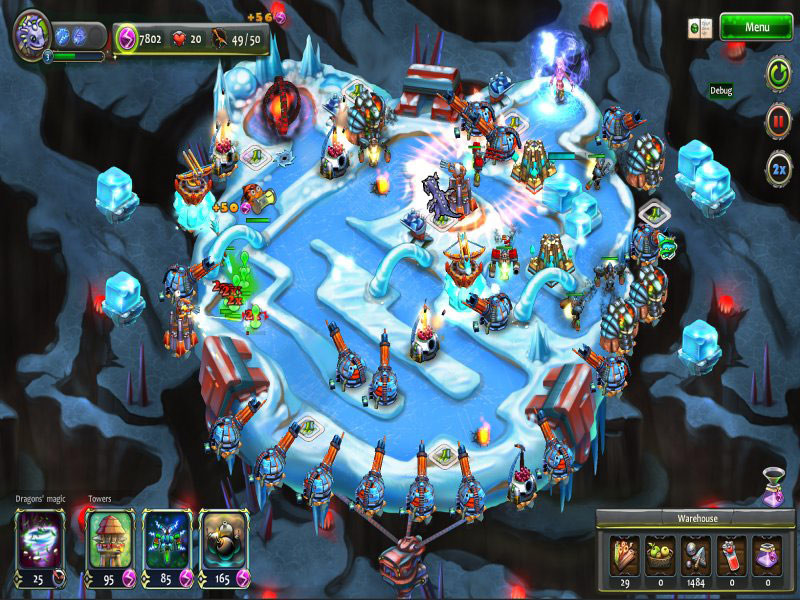The image size is (800, 600).
Task: Pause the game with the red button
Action: [x=778, y=120]
